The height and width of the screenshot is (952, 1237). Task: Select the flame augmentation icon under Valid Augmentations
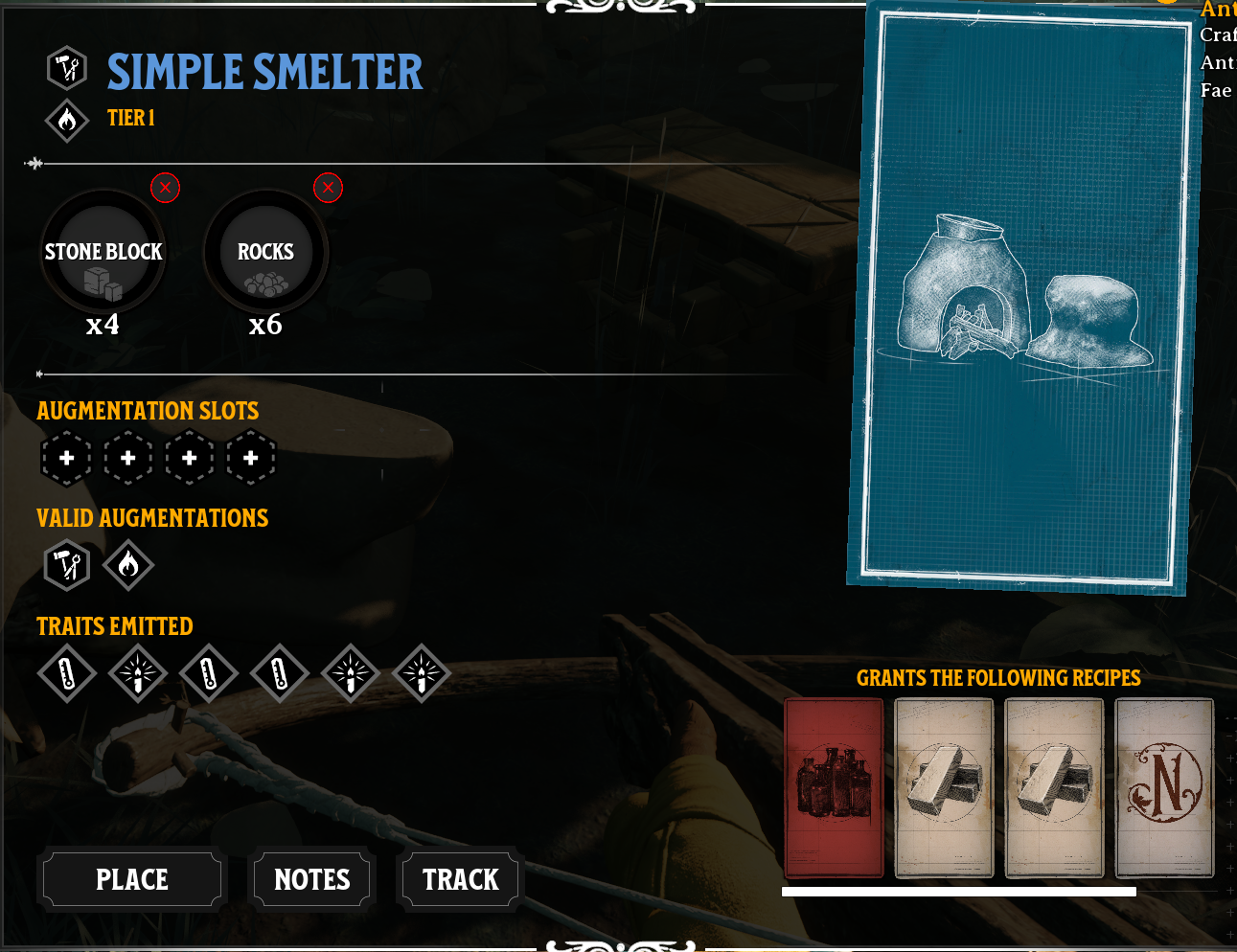click(x=127, y=565)
